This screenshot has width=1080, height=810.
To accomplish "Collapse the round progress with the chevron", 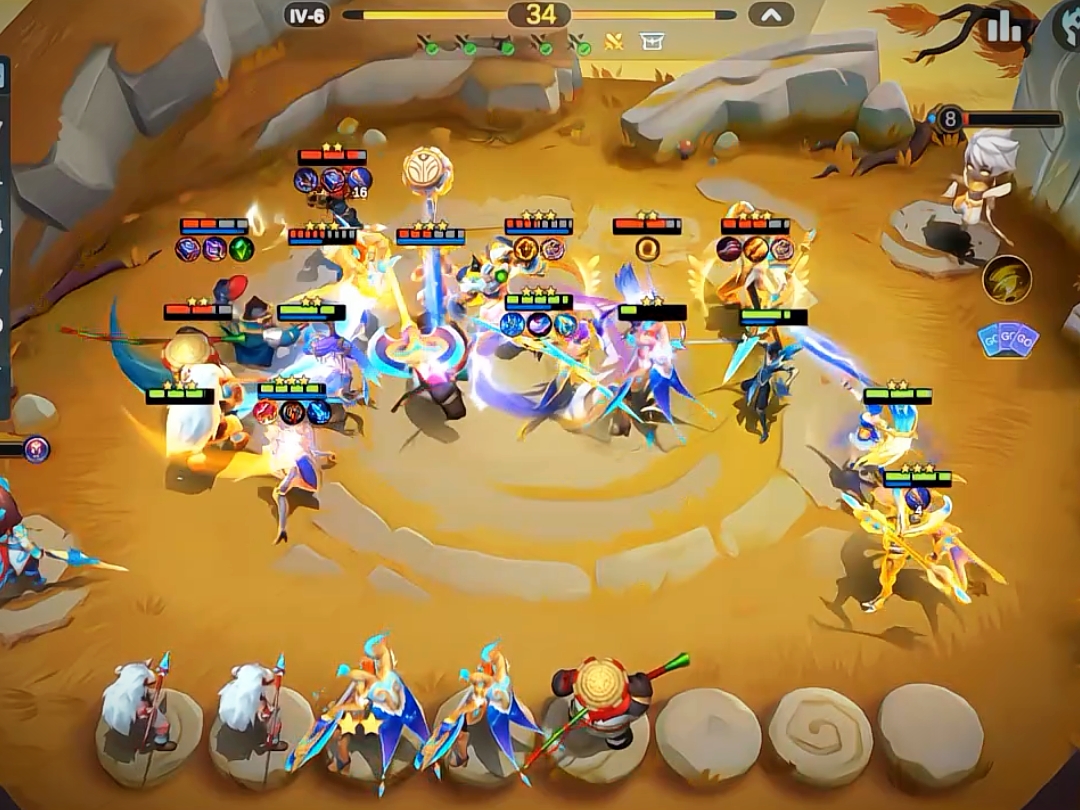I will (770, 14).
